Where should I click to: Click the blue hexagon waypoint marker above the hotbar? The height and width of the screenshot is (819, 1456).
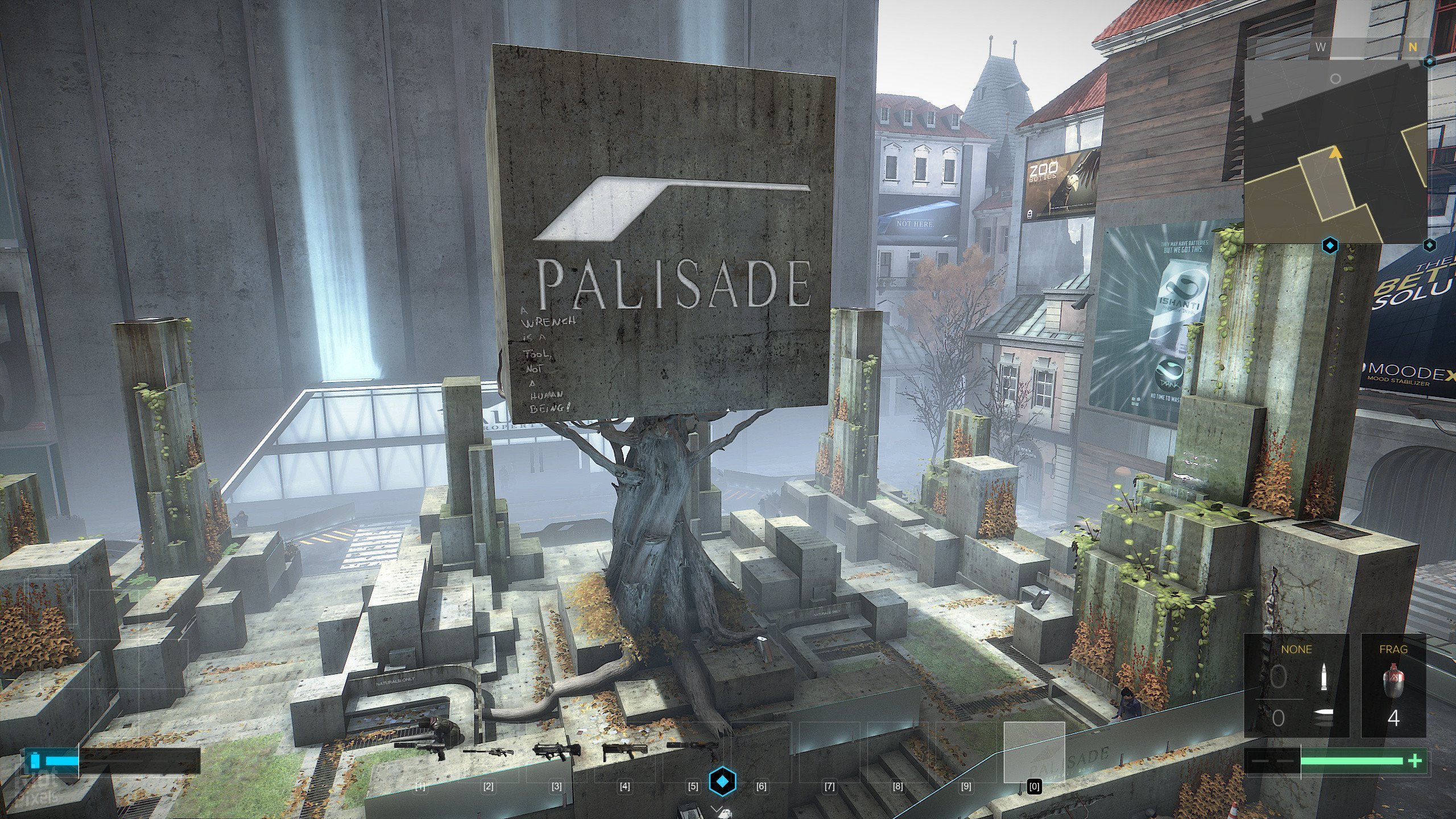722,781
